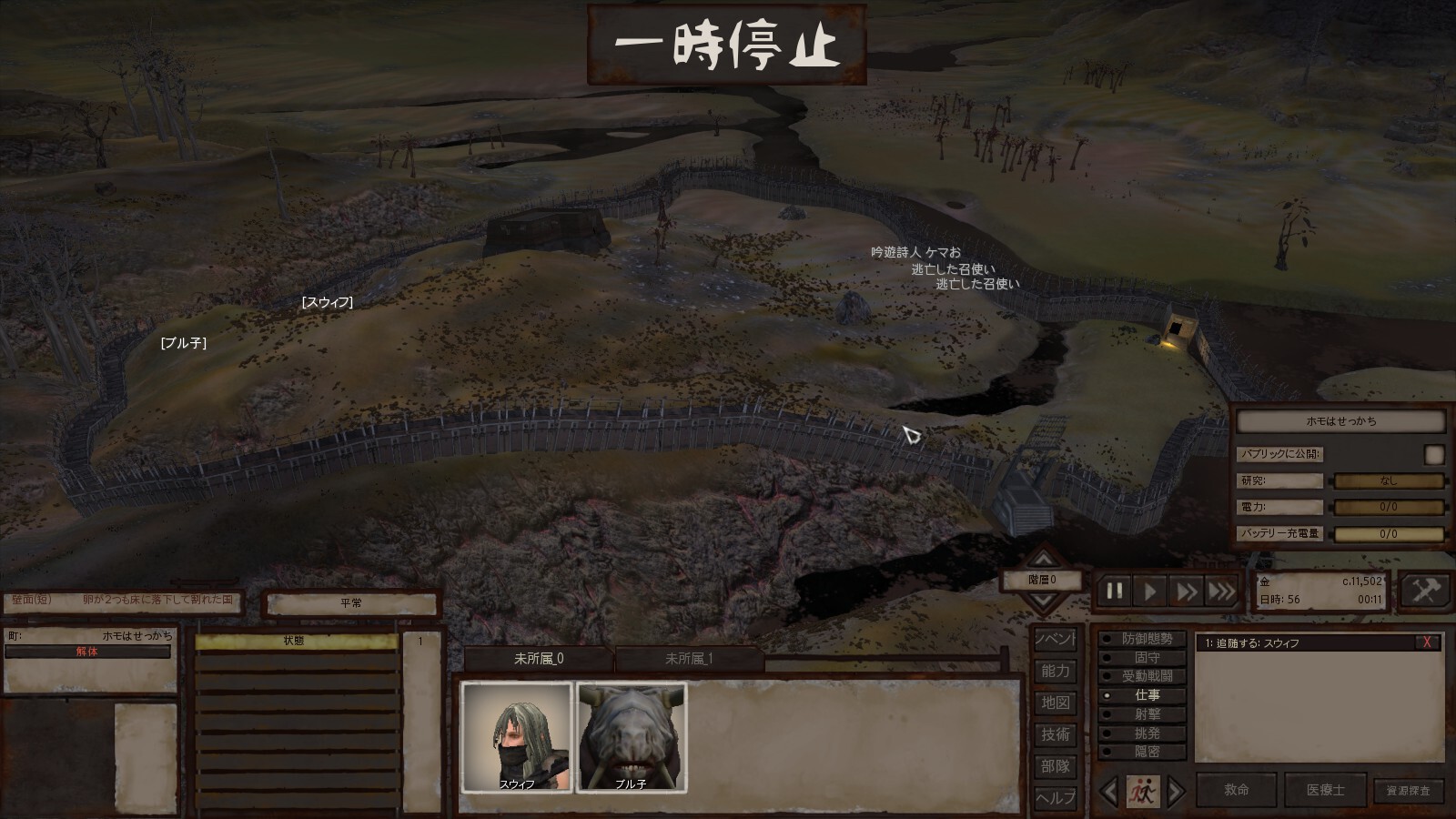1456x819 pixels.
Task: Set double-arrow fast-forward speed
Action: [1187, 591]
